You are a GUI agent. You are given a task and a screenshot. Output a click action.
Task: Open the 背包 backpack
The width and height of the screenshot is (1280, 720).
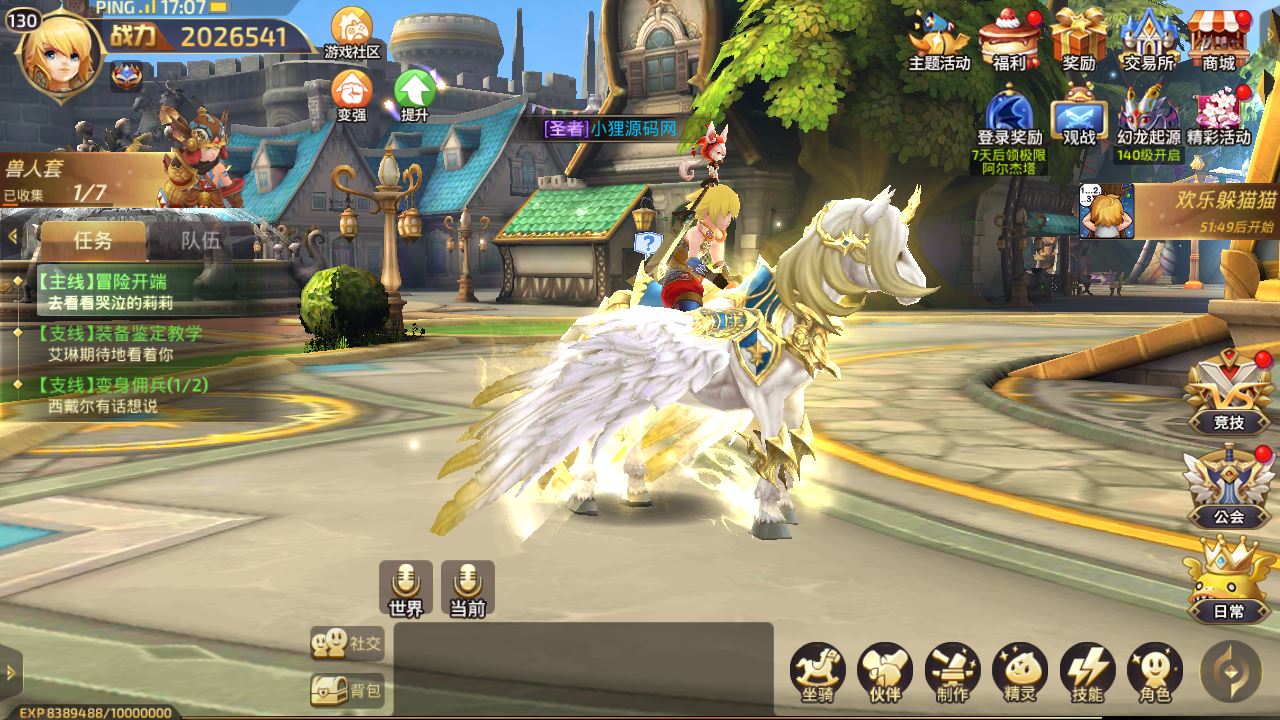pyautogui.click(x=347, y=690)
